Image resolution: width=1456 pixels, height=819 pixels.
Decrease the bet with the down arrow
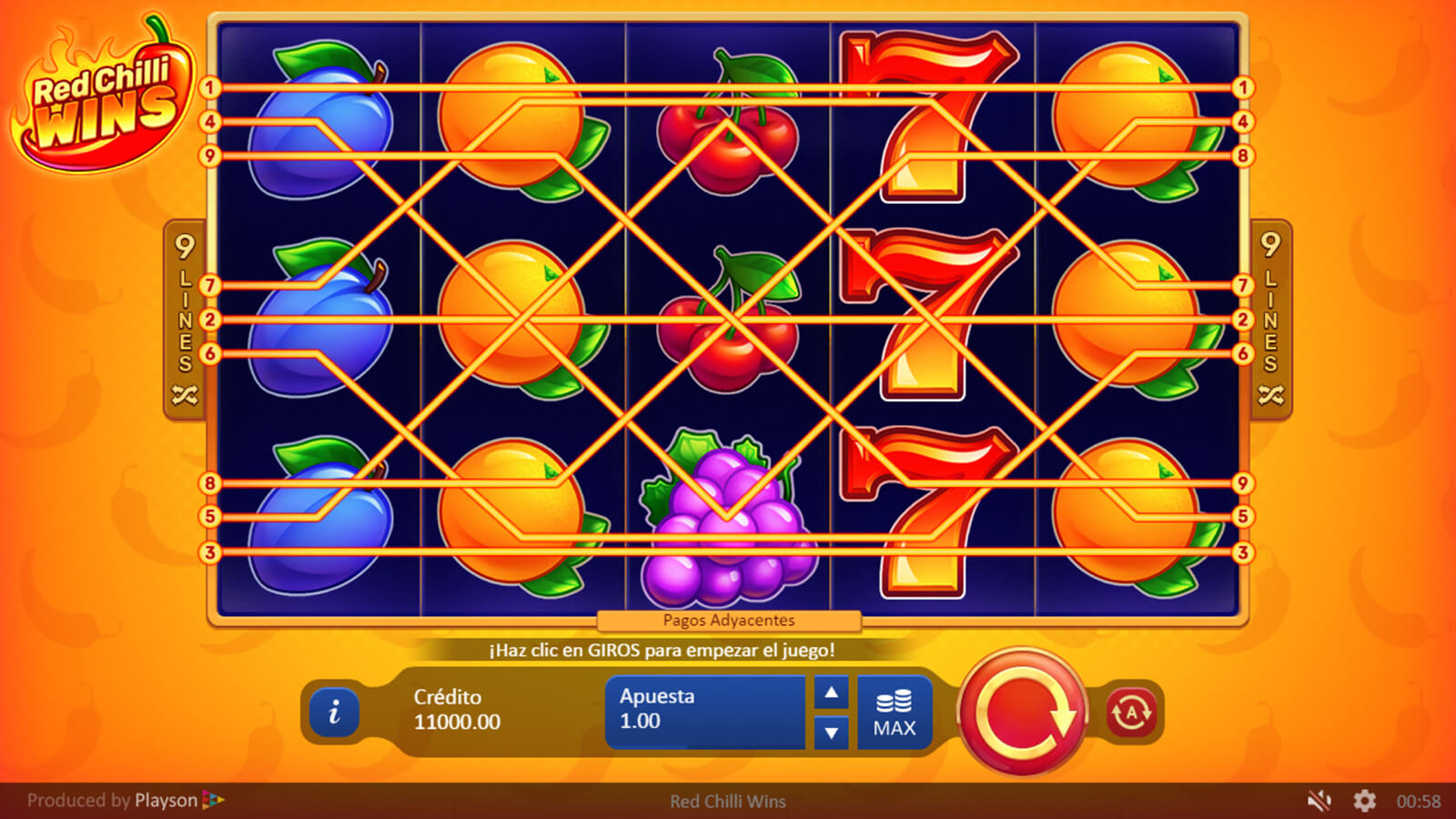click(x=831, y=732)
